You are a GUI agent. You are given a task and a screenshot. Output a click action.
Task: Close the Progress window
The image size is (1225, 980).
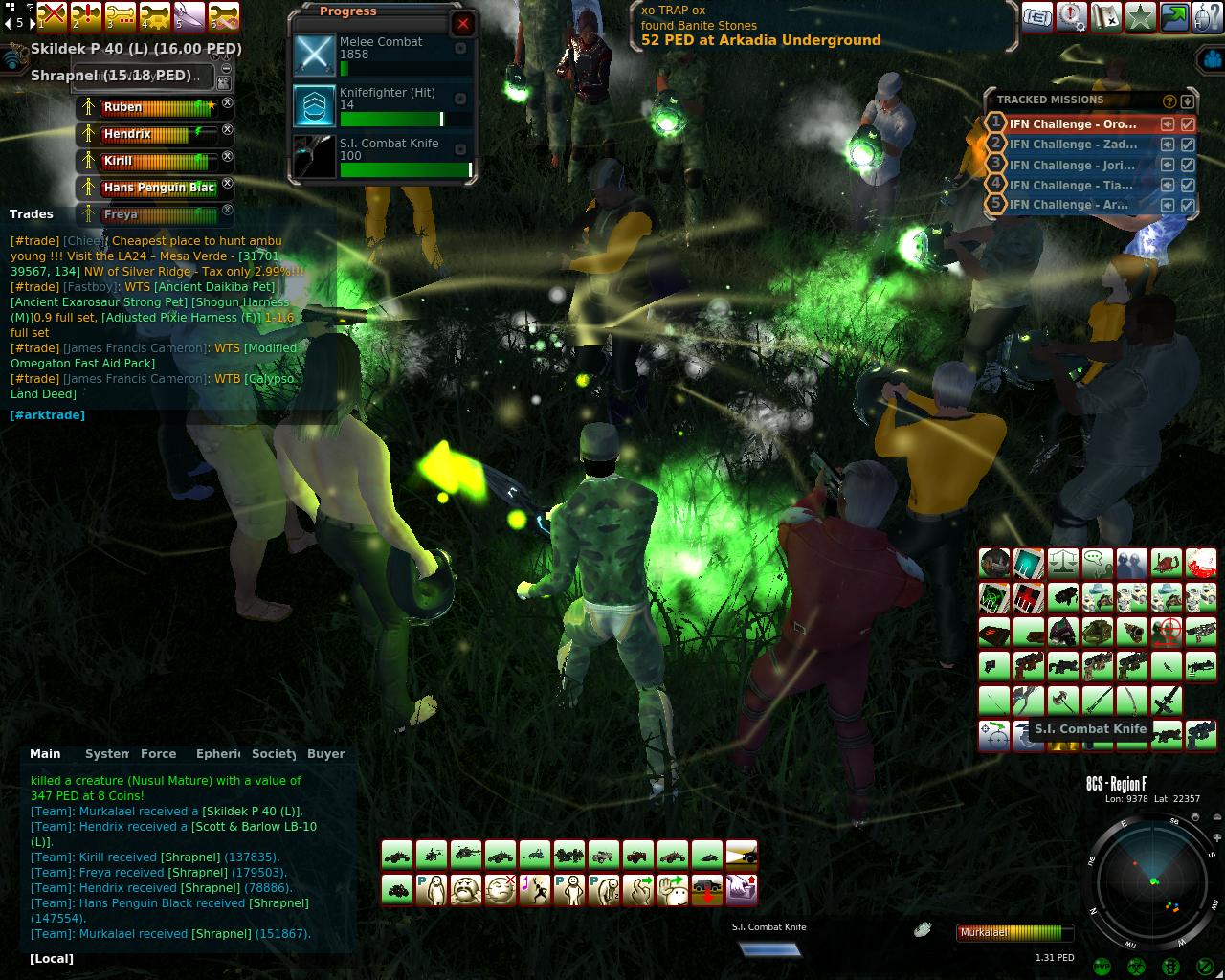pos(463,24)
